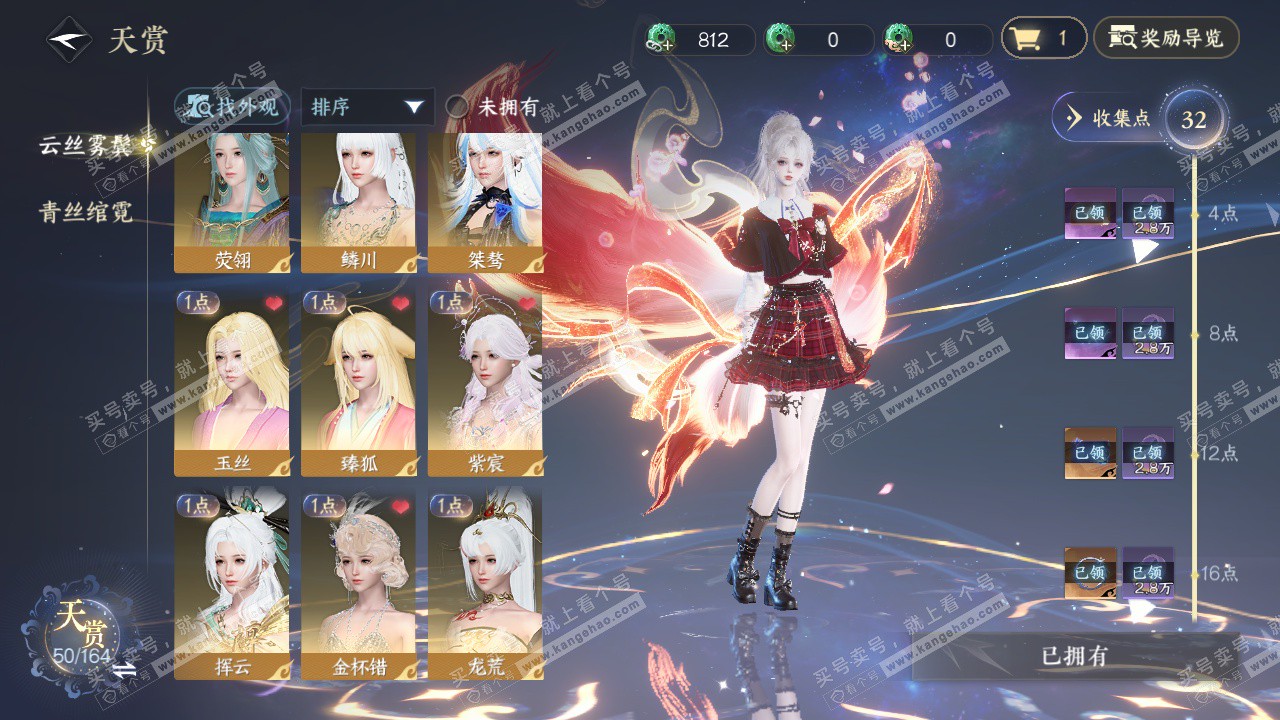
Task: Expand the 排序 sort dropdown
Action: tap(367, 107)
